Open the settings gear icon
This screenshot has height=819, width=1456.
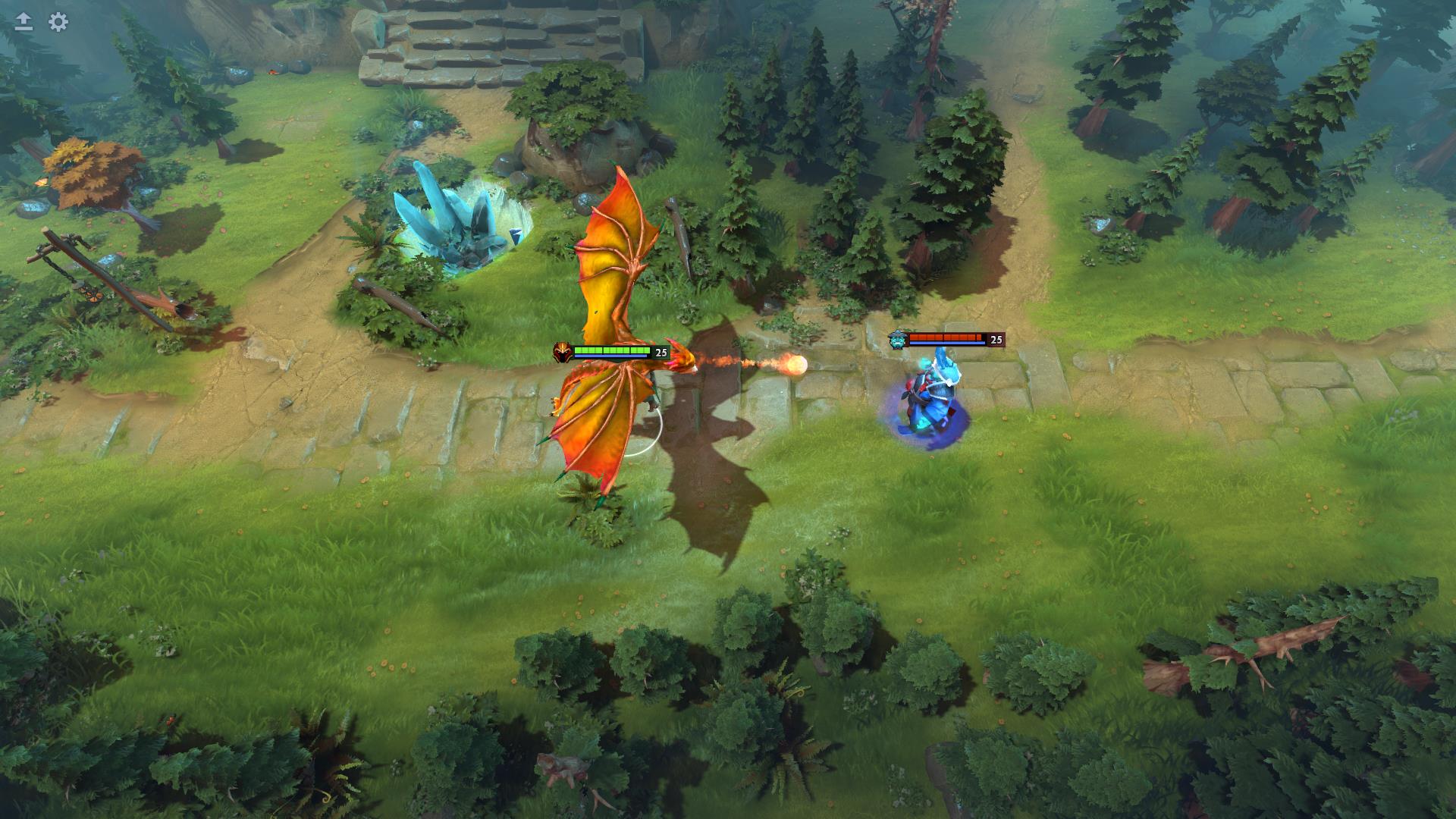pos(56,23)
